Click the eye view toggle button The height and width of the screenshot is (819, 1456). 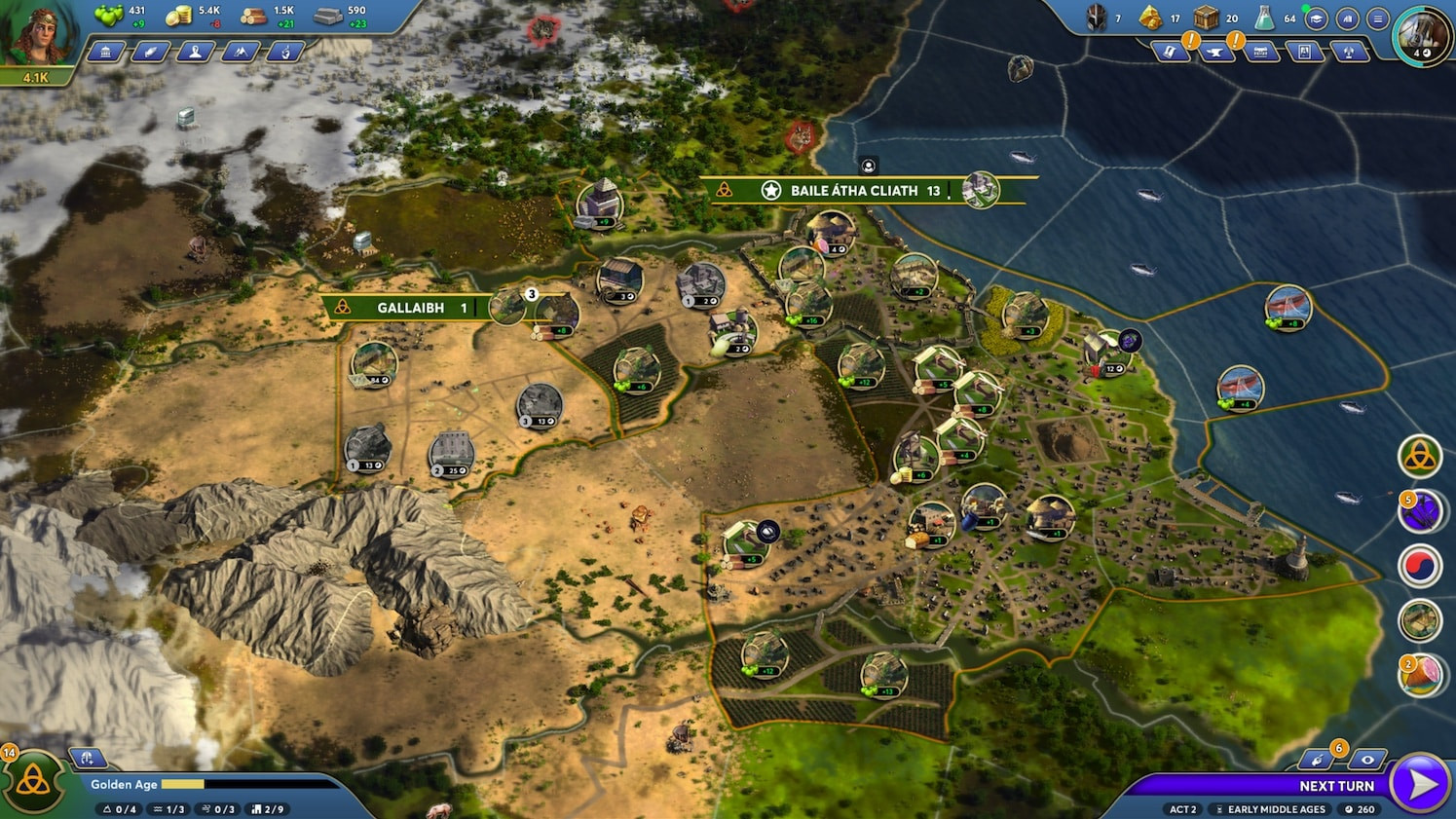pos(1367,760)
